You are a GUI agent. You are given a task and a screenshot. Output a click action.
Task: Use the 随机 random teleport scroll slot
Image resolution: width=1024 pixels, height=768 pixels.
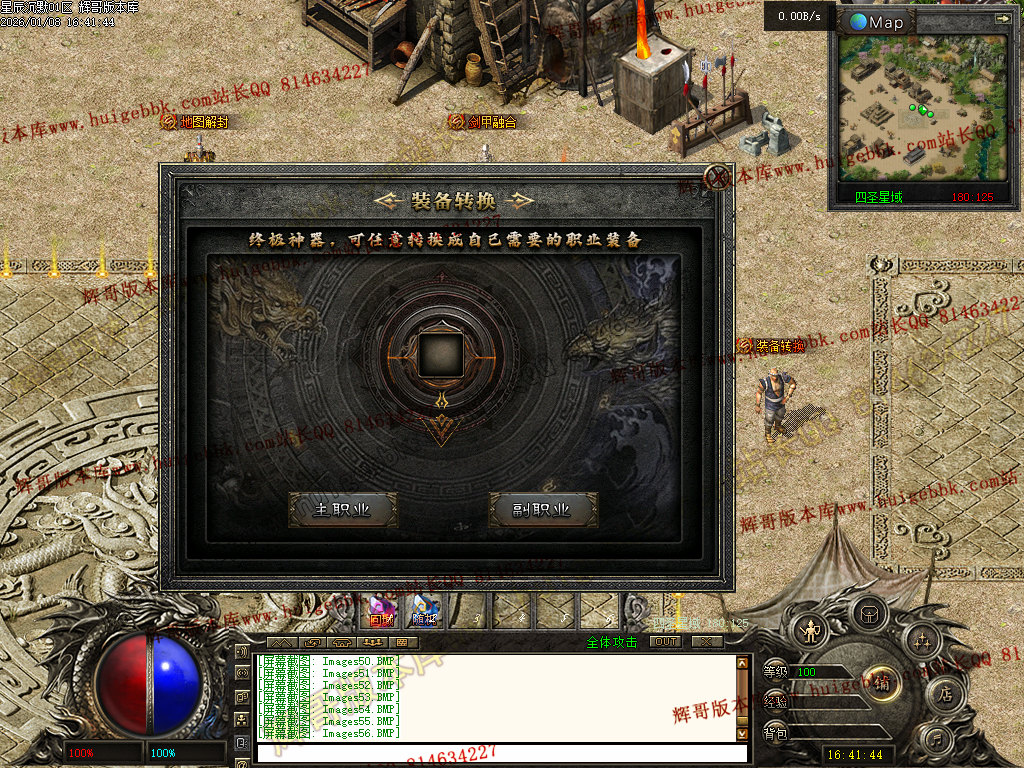tap(425, 611)
